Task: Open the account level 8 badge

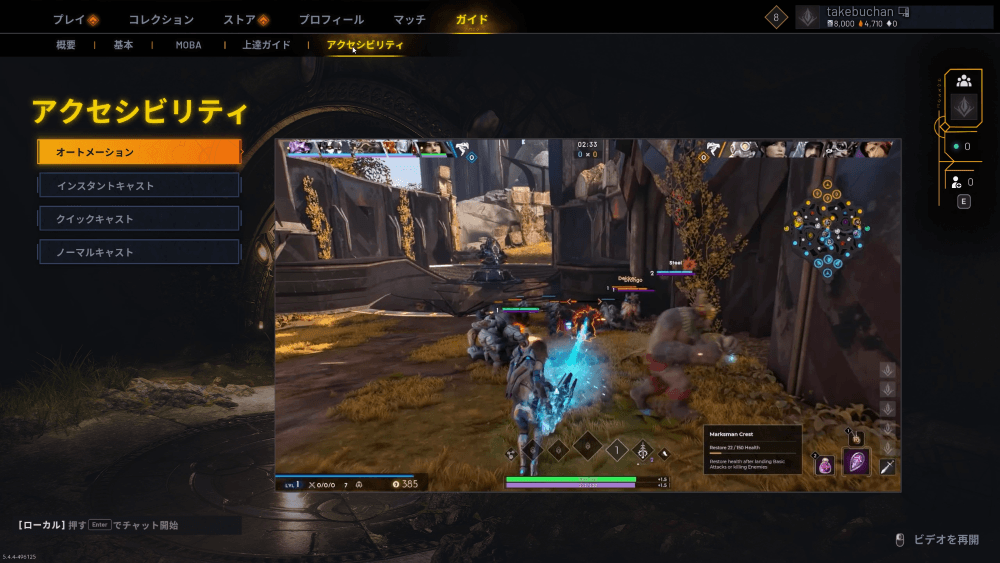Action: (x=776, y=17)
